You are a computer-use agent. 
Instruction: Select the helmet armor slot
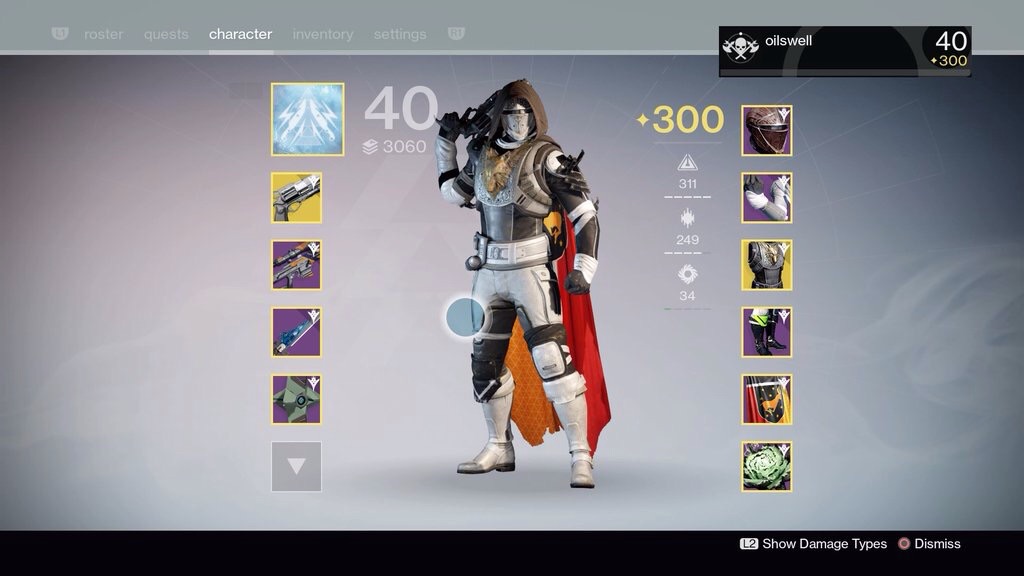pos(767,130)
